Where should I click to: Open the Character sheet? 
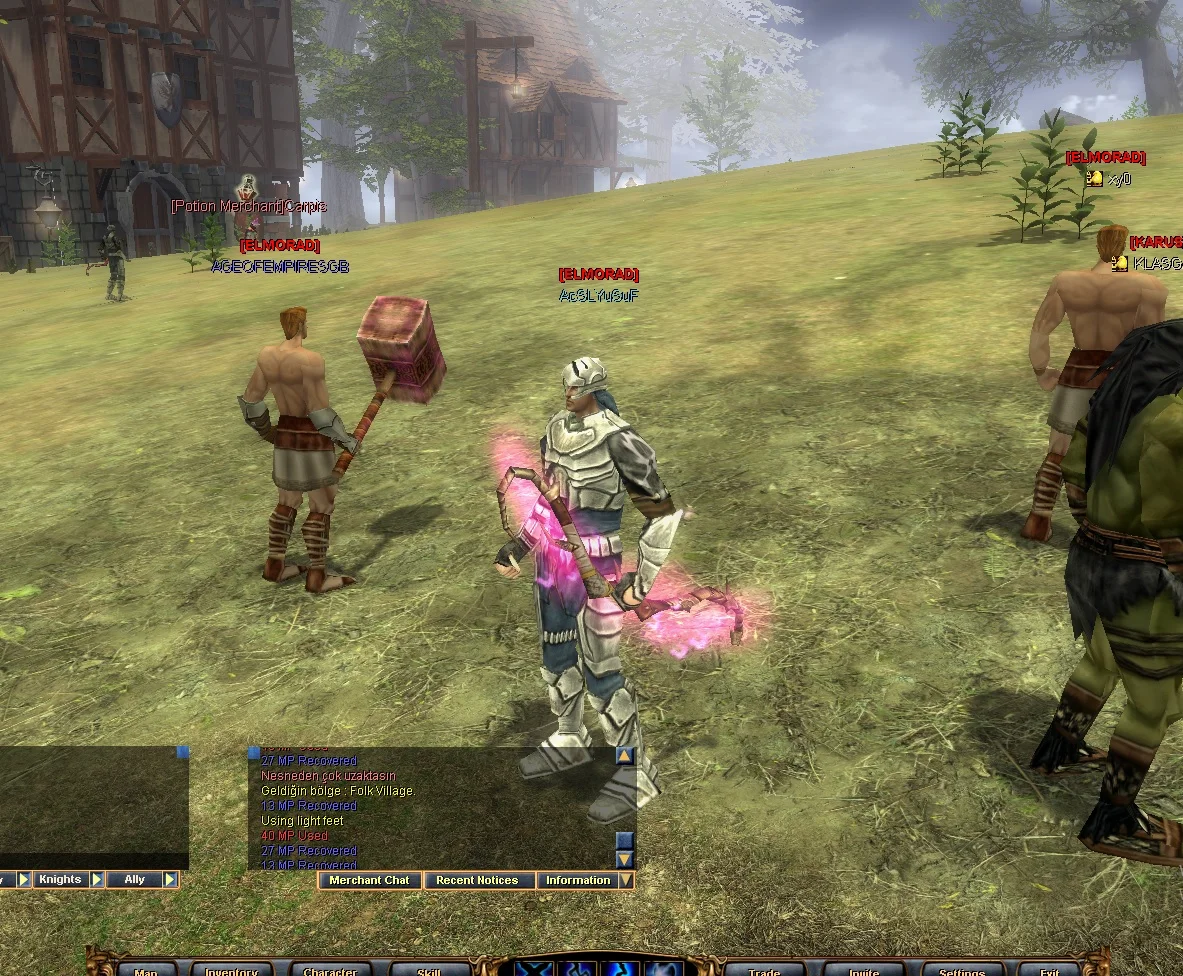point(330,971)
